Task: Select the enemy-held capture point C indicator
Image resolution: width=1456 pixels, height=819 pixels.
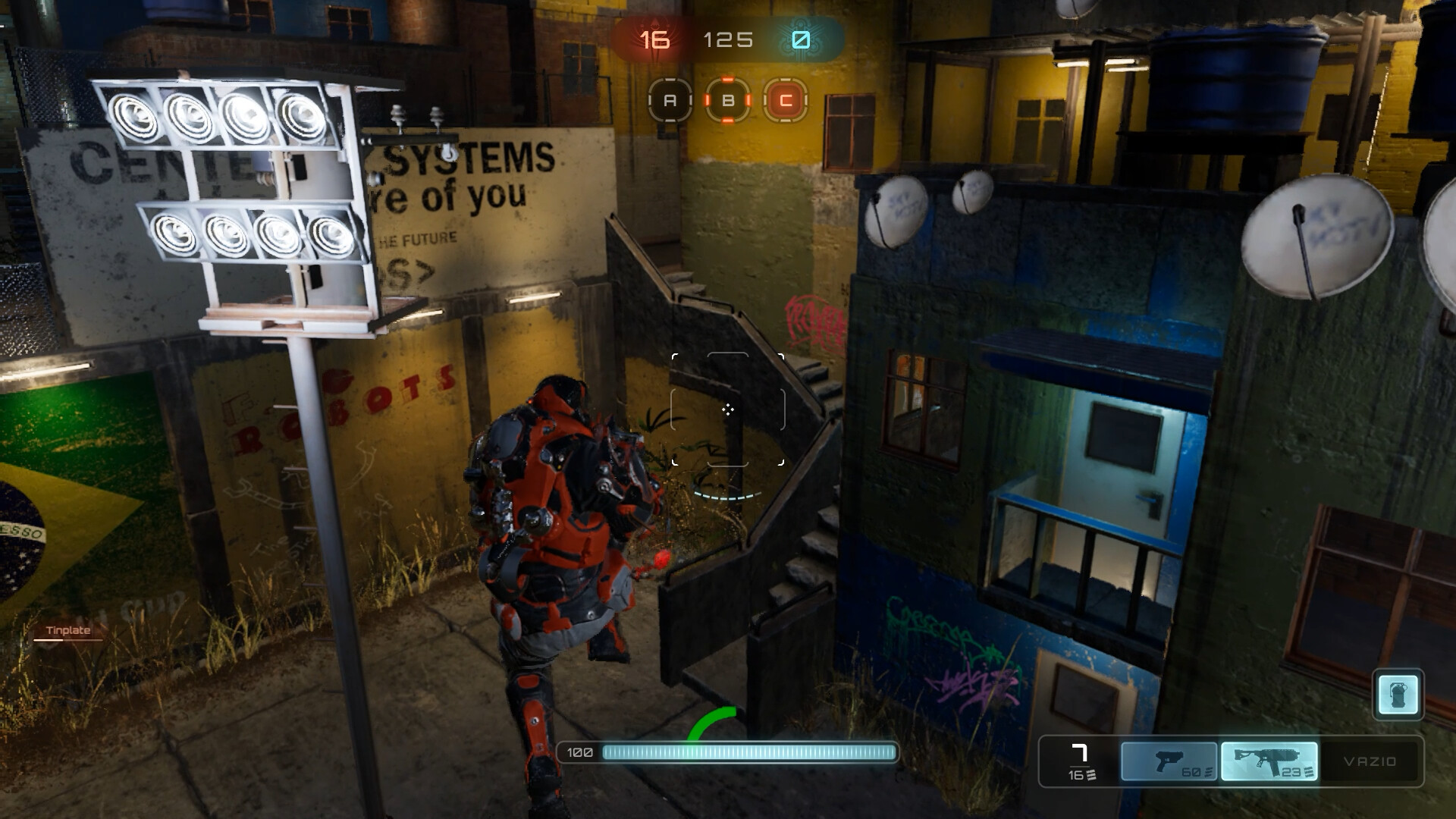Action: click(x=784, y=100)
